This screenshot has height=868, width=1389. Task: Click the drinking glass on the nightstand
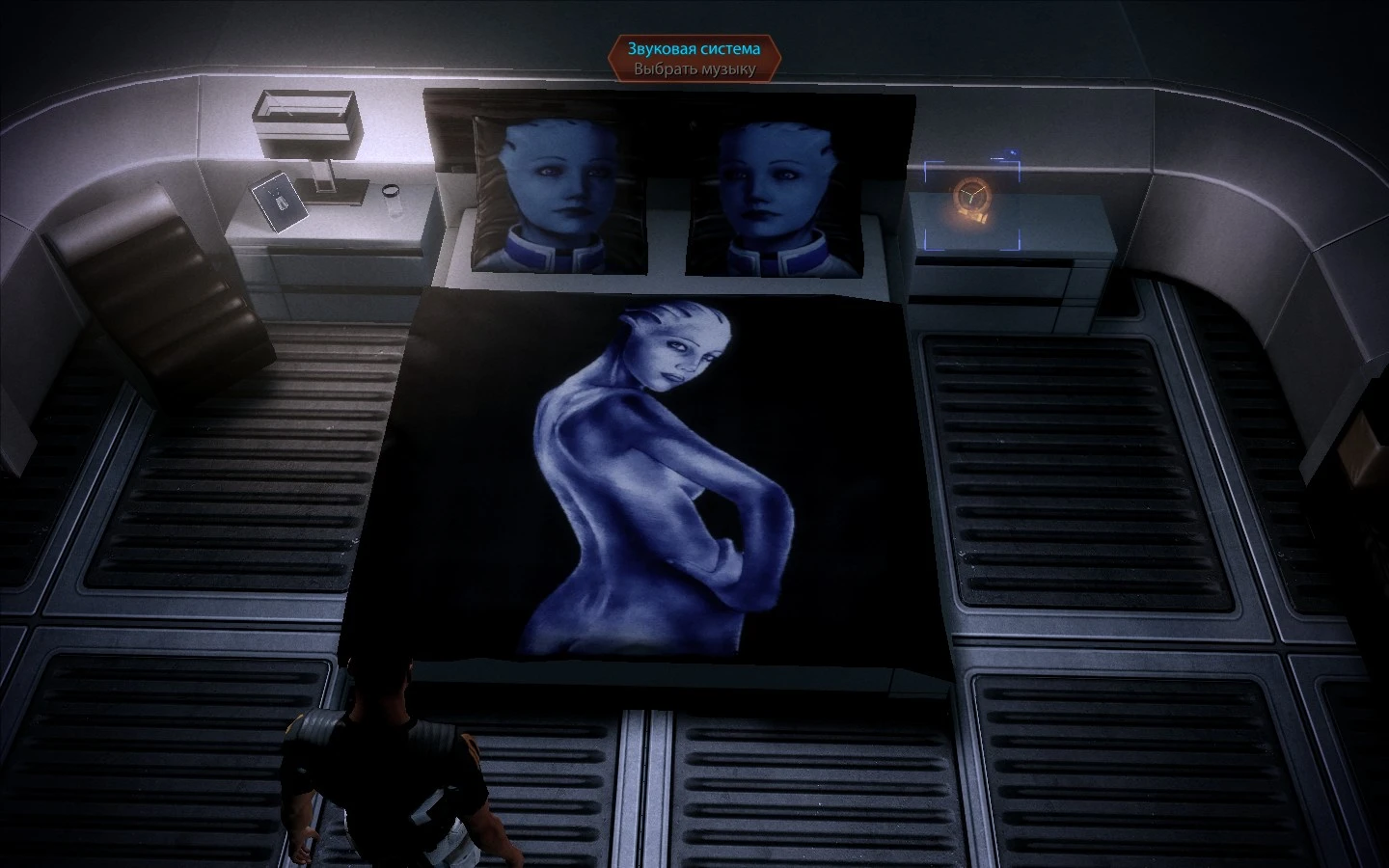[390, 197]
